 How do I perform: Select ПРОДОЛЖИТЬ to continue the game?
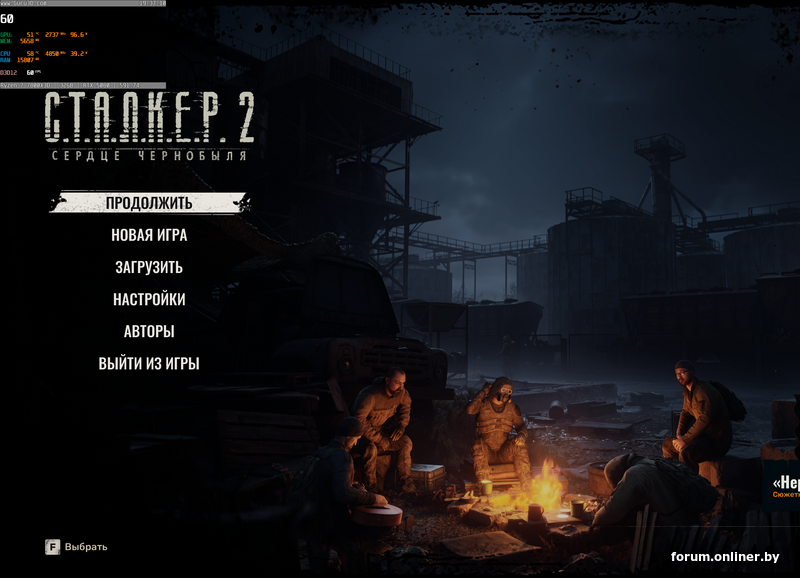point(149,203)
